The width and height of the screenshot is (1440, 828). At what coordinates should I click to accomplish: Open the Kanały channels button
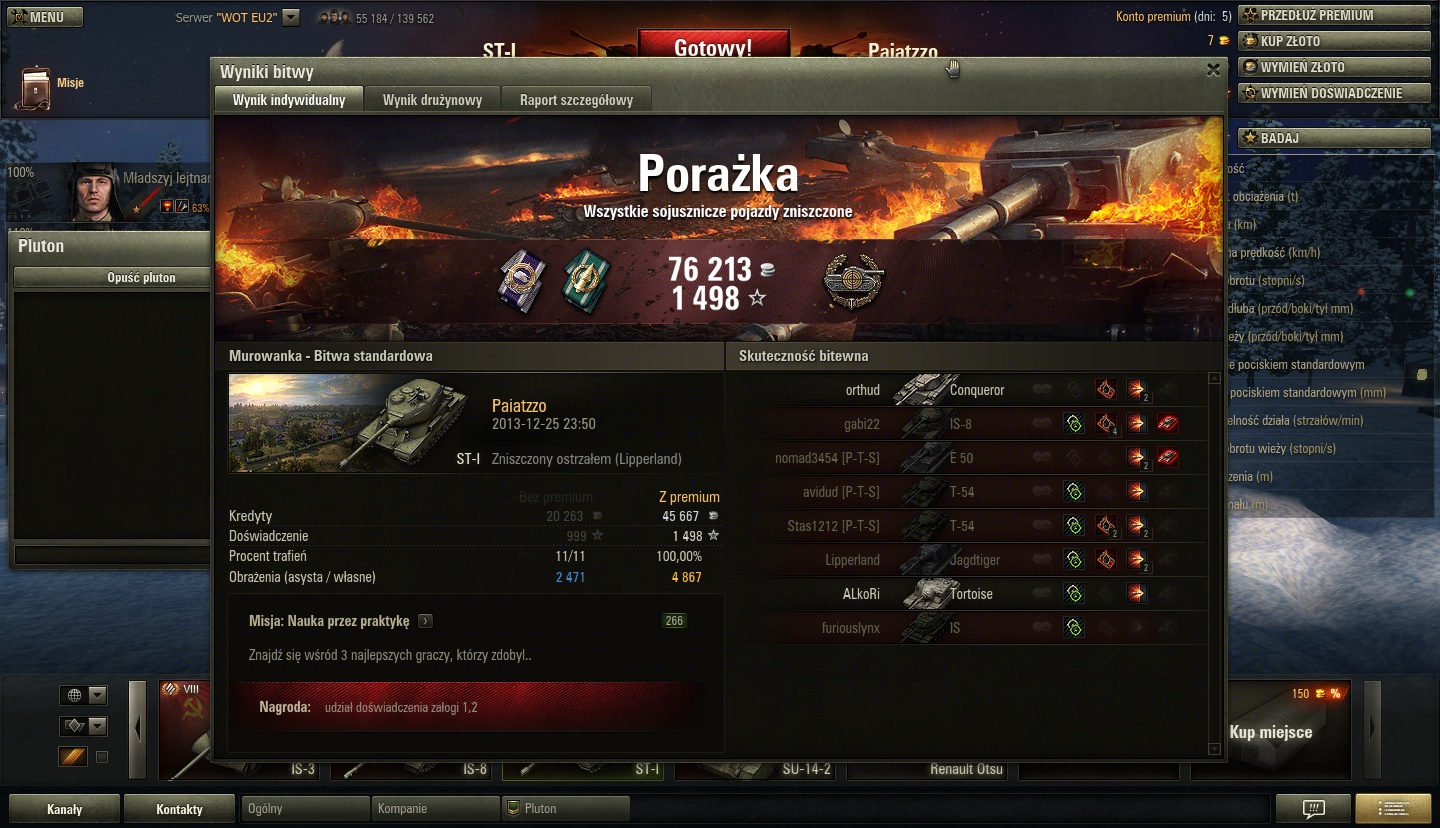(x=64, y=809)
